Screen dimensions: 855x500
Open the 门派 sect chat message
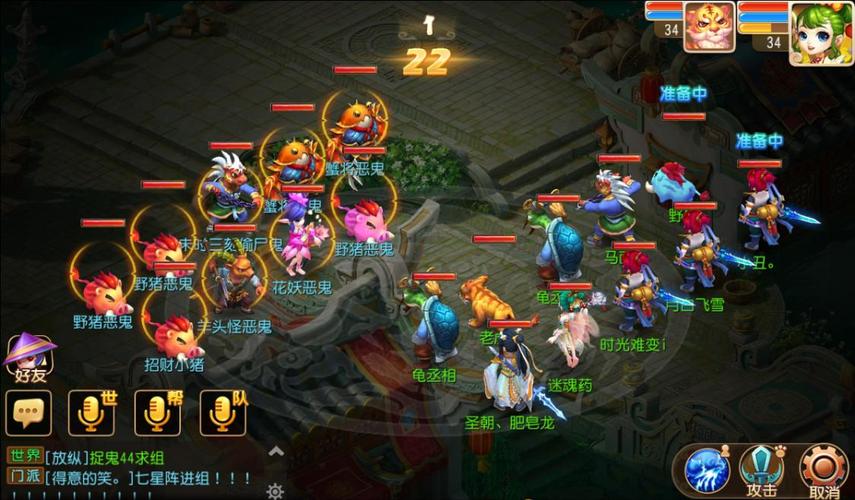coord(130,477)
